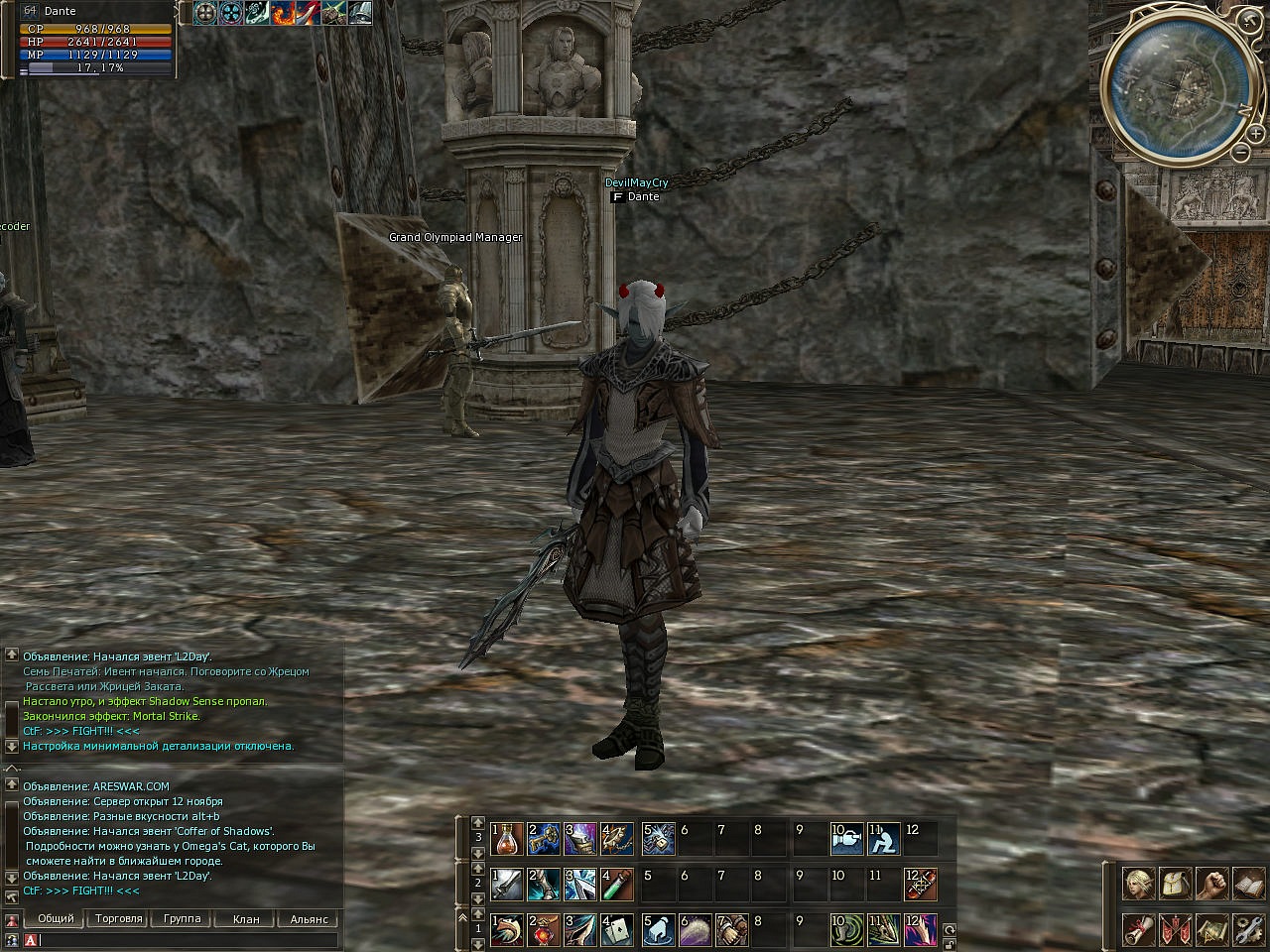Open System settings wrench icon
Screen dimensions: 1270x952
point(1247,930)
